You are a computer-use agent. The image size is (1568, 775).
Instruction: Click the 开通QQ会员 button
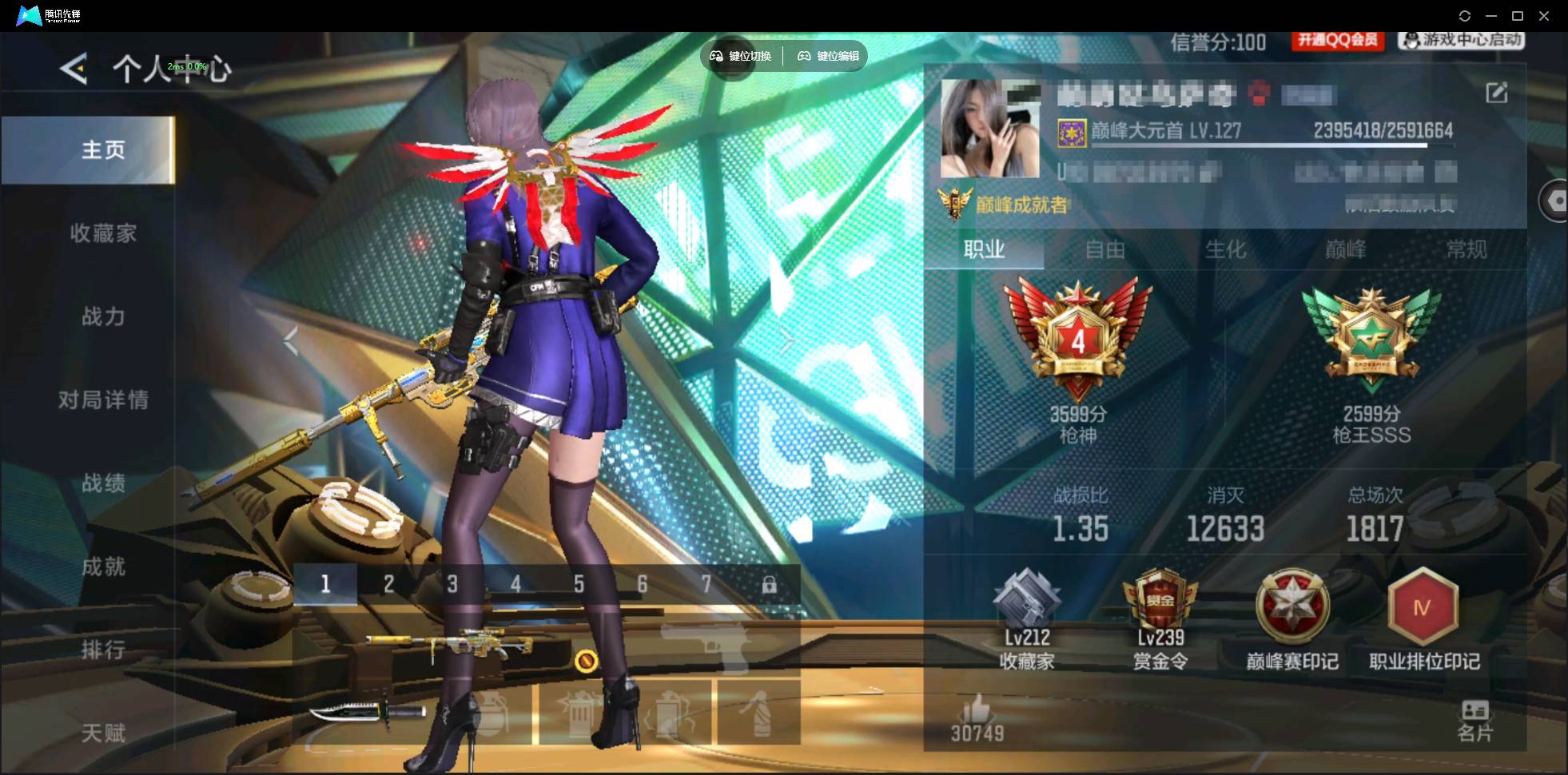pos(1337,40)
